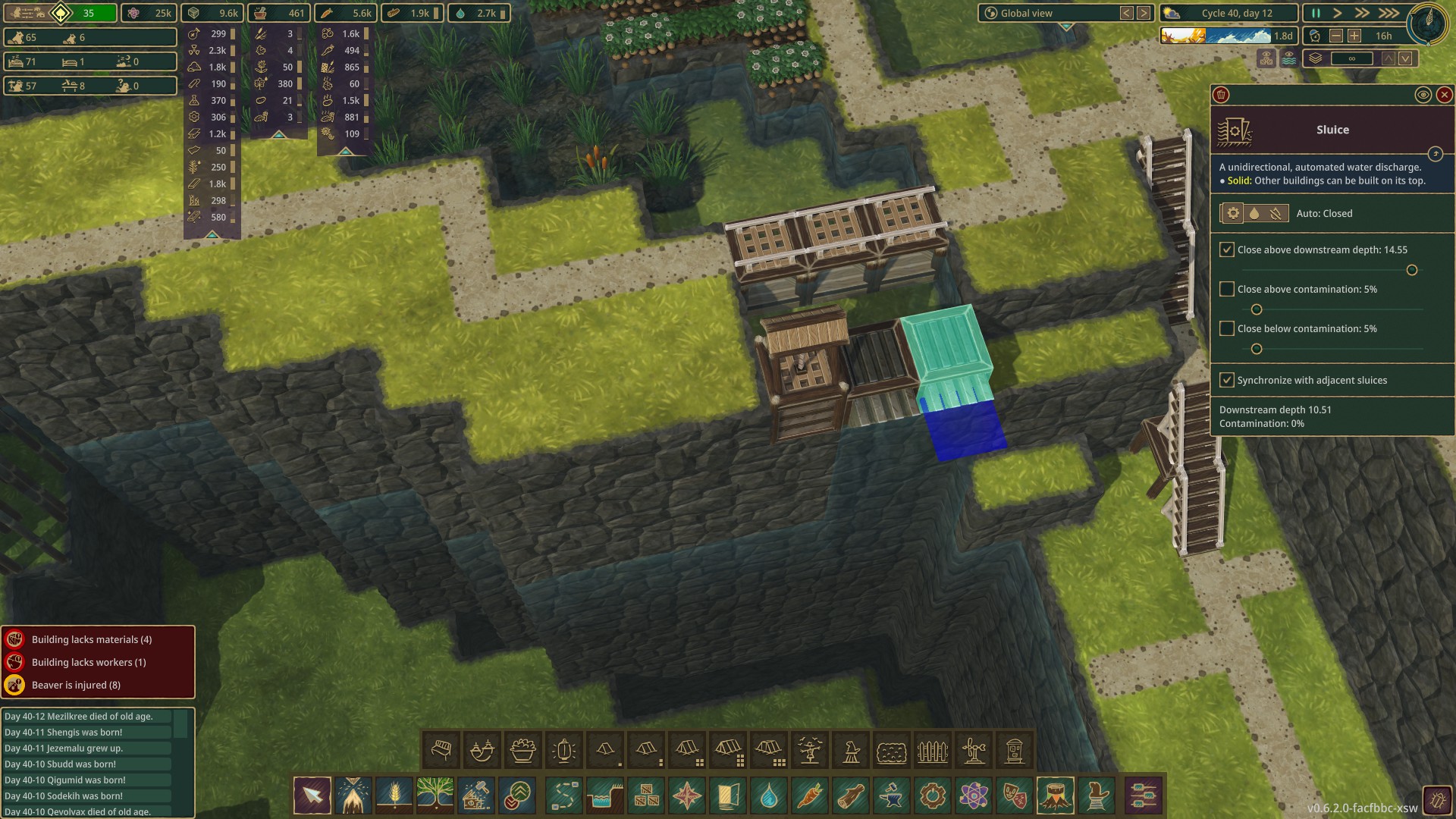The width and height of the screenshot is (1456, 819).
Task: Disable Synchronize with adjacent sluices
Action: pos(1228,380)
